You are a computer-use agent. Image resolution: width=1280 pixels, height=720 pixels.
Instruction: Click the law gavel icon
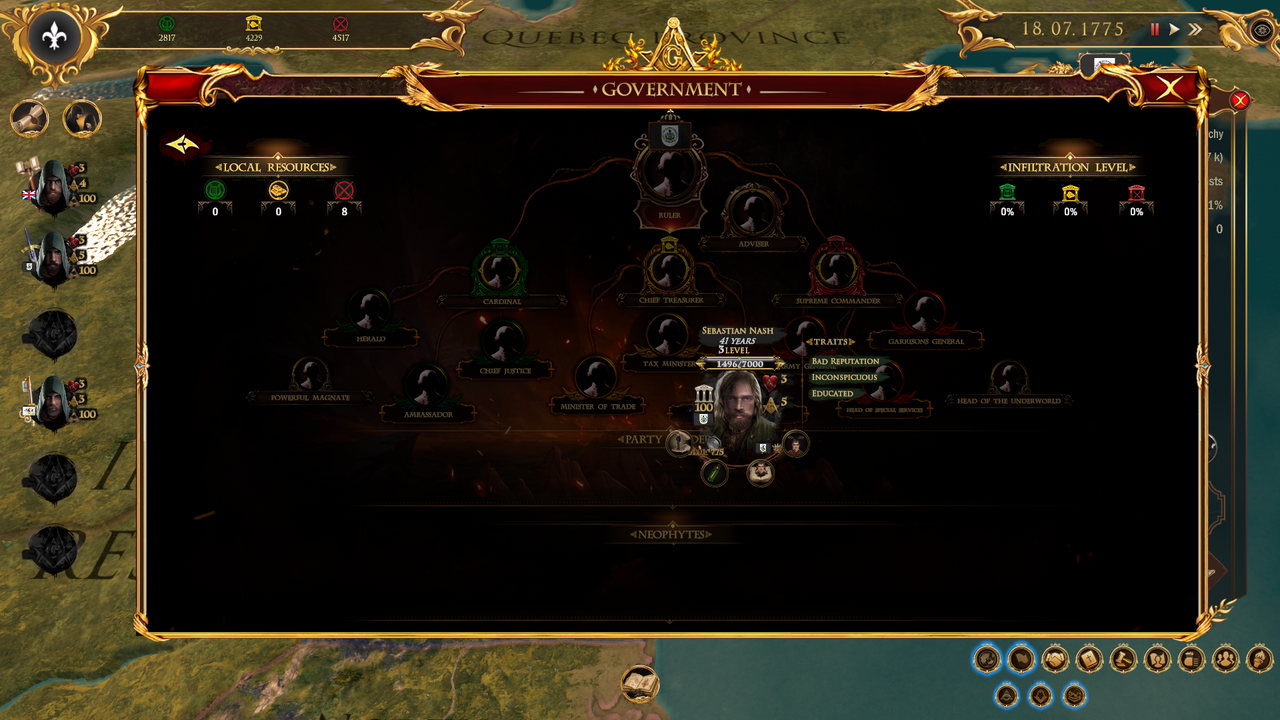pyautogui.click(x=1122, y=660)
